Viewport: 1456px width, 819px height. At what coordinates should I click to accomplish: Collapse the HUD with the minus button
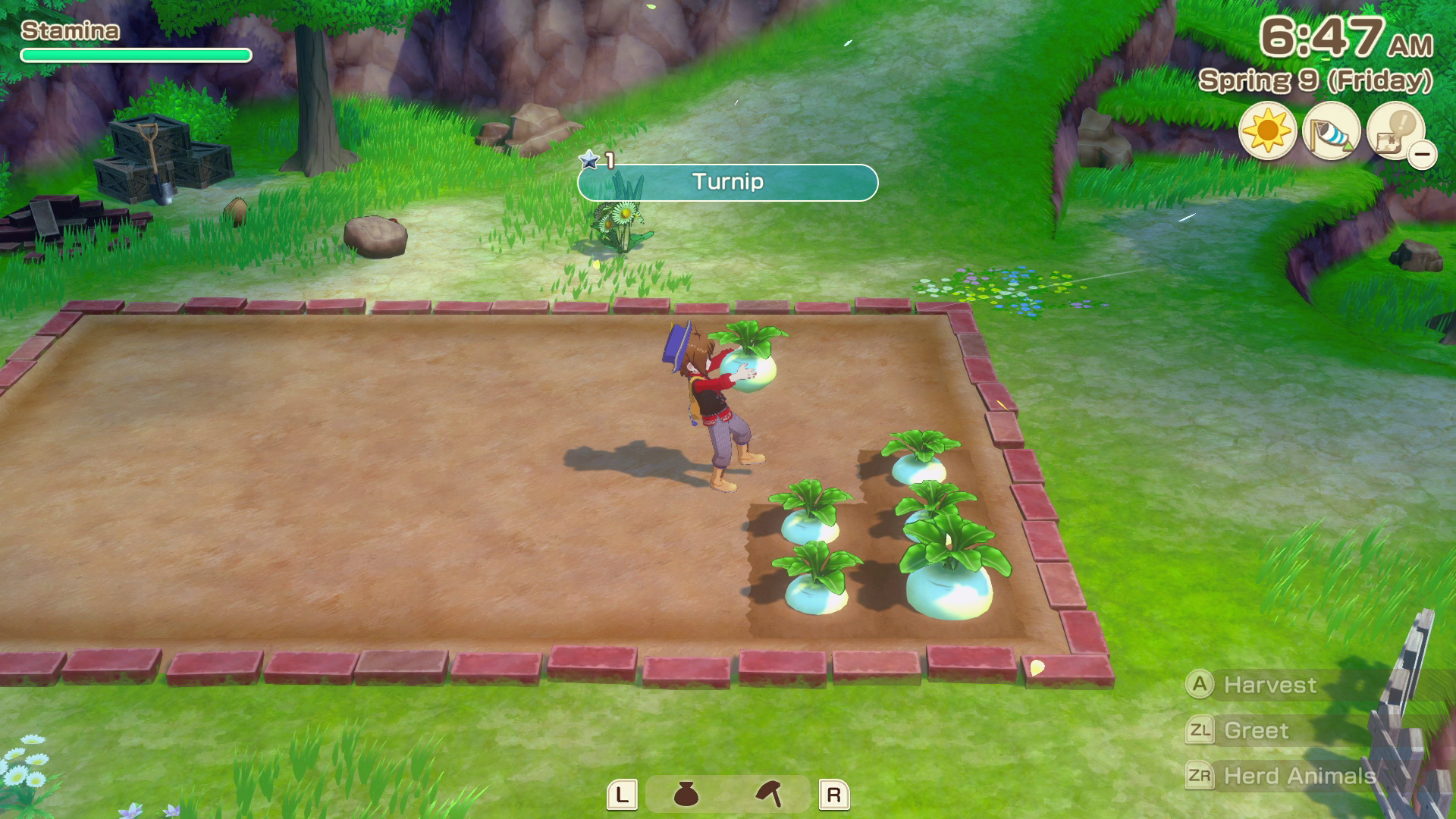(x=1423, y=155)
